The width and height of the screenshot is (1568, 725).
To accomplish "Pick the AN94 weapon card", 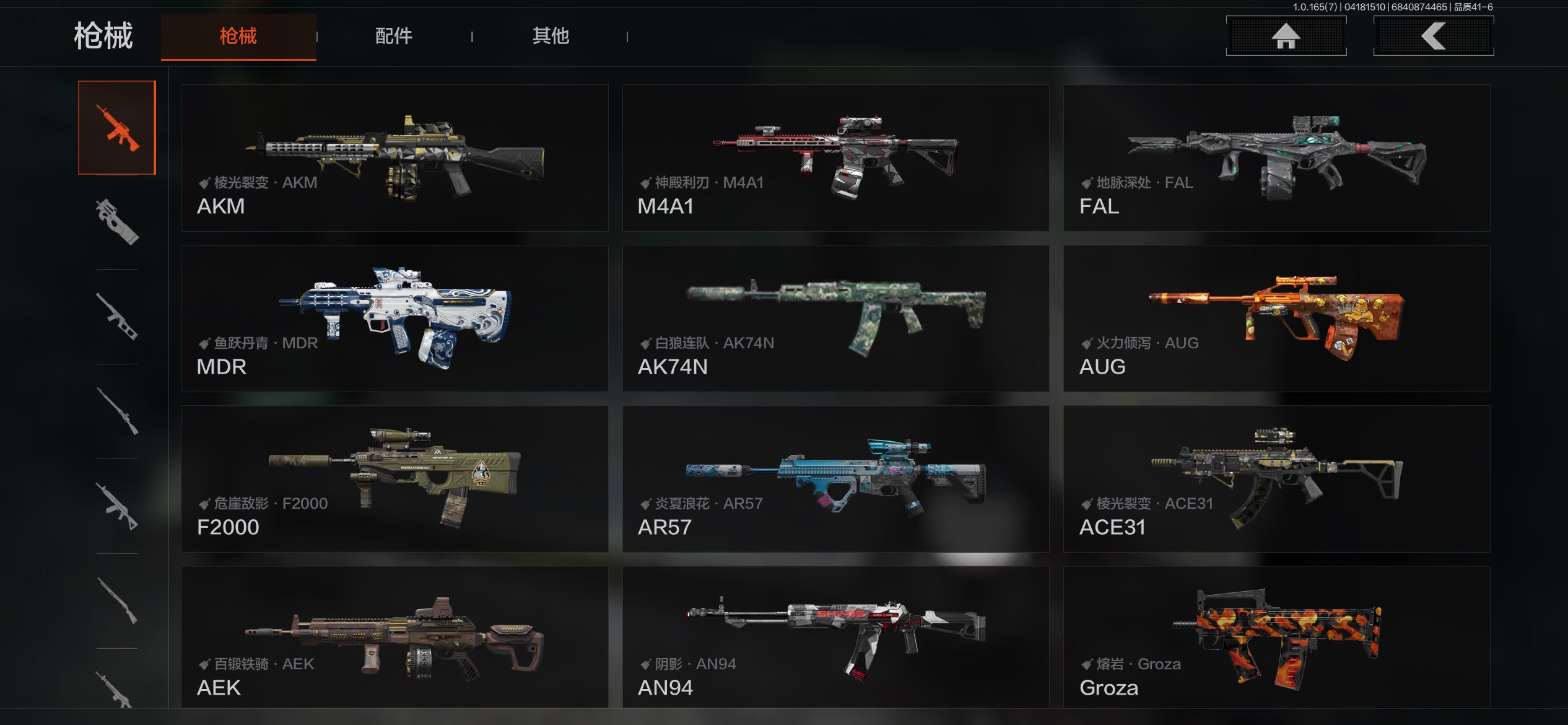I will 835,637.
